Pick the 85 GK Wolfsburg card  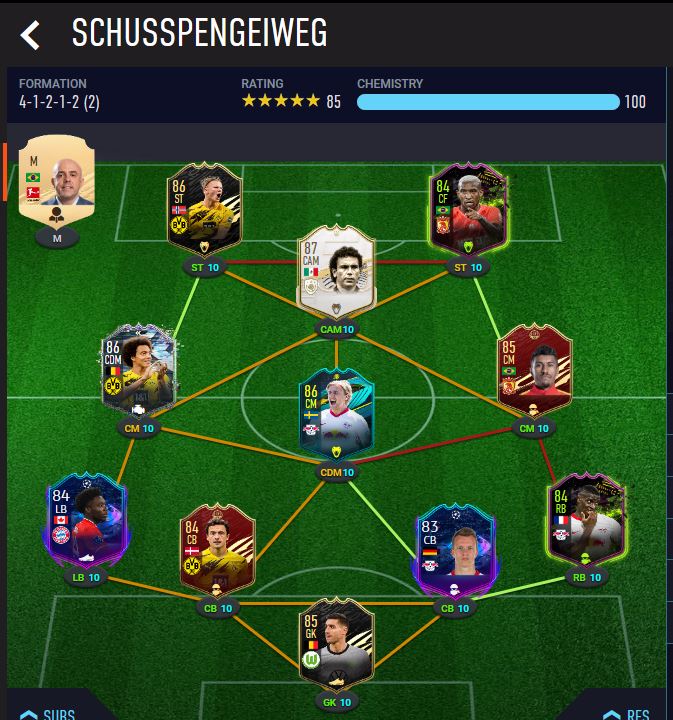pos(336,645)
